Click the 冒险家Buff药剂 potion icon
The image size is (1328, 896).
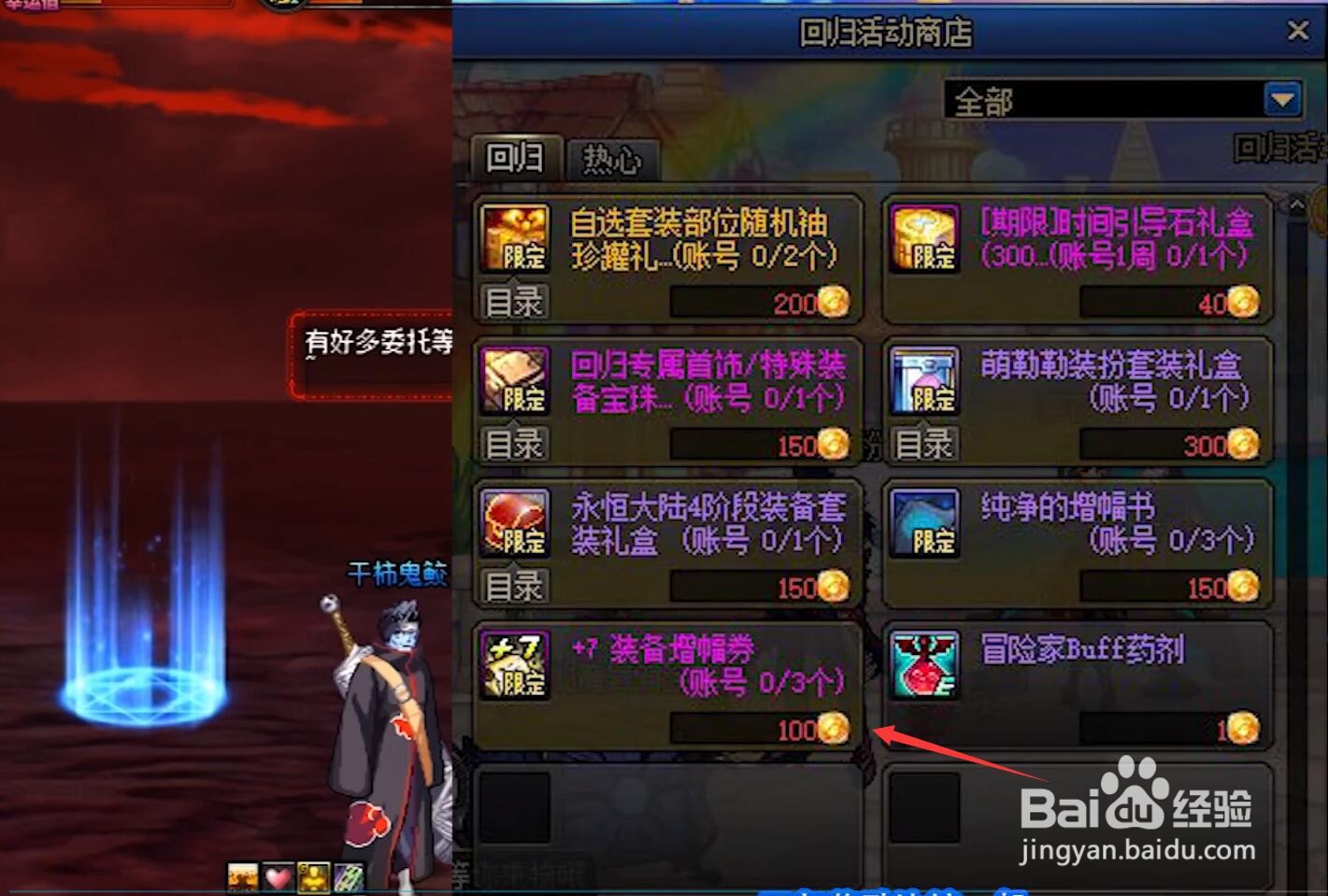click(x=923, y=665)
